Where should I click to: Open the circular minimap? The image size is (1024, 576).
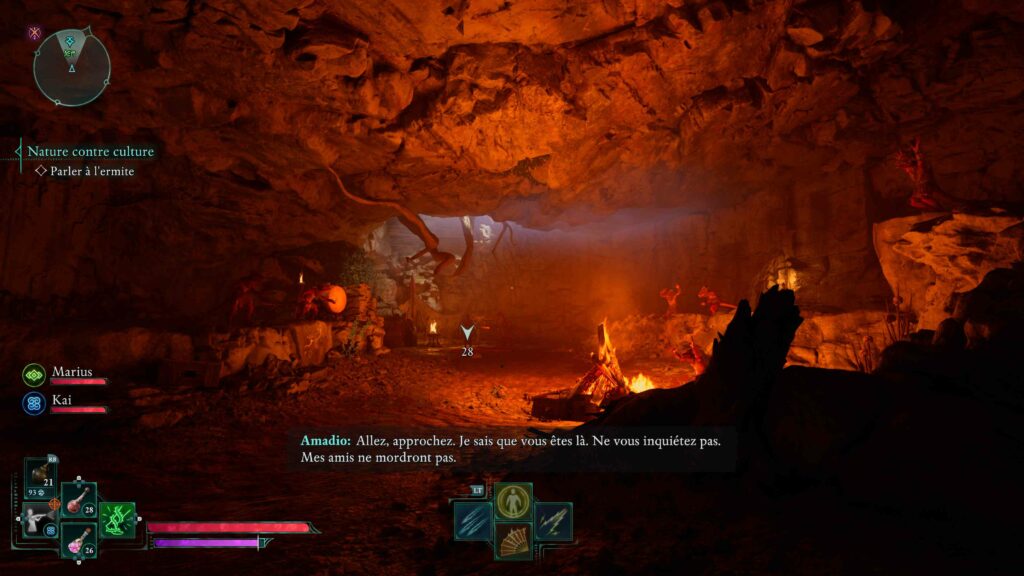click(x=71, y=67)
